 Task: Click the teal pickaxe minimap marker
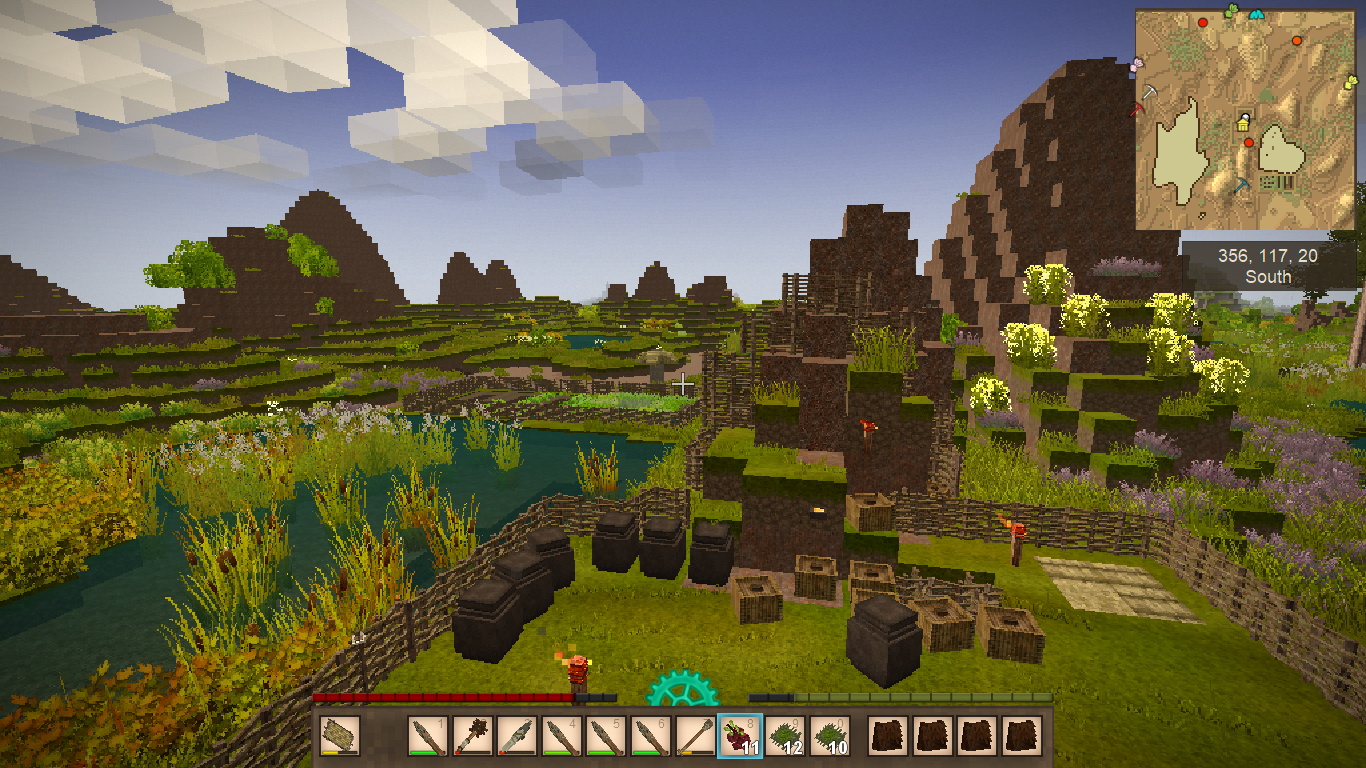coord(1242,185)
